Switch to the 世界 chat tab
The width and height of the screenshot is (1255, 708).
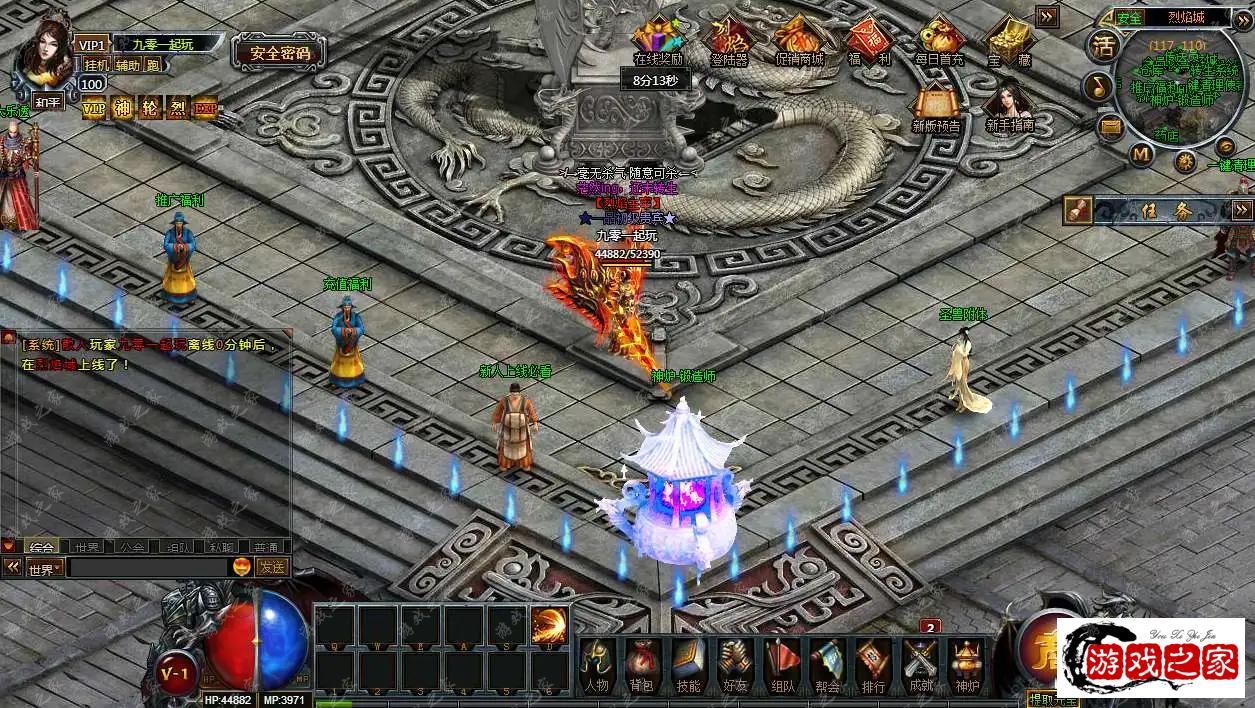[86, 547]
